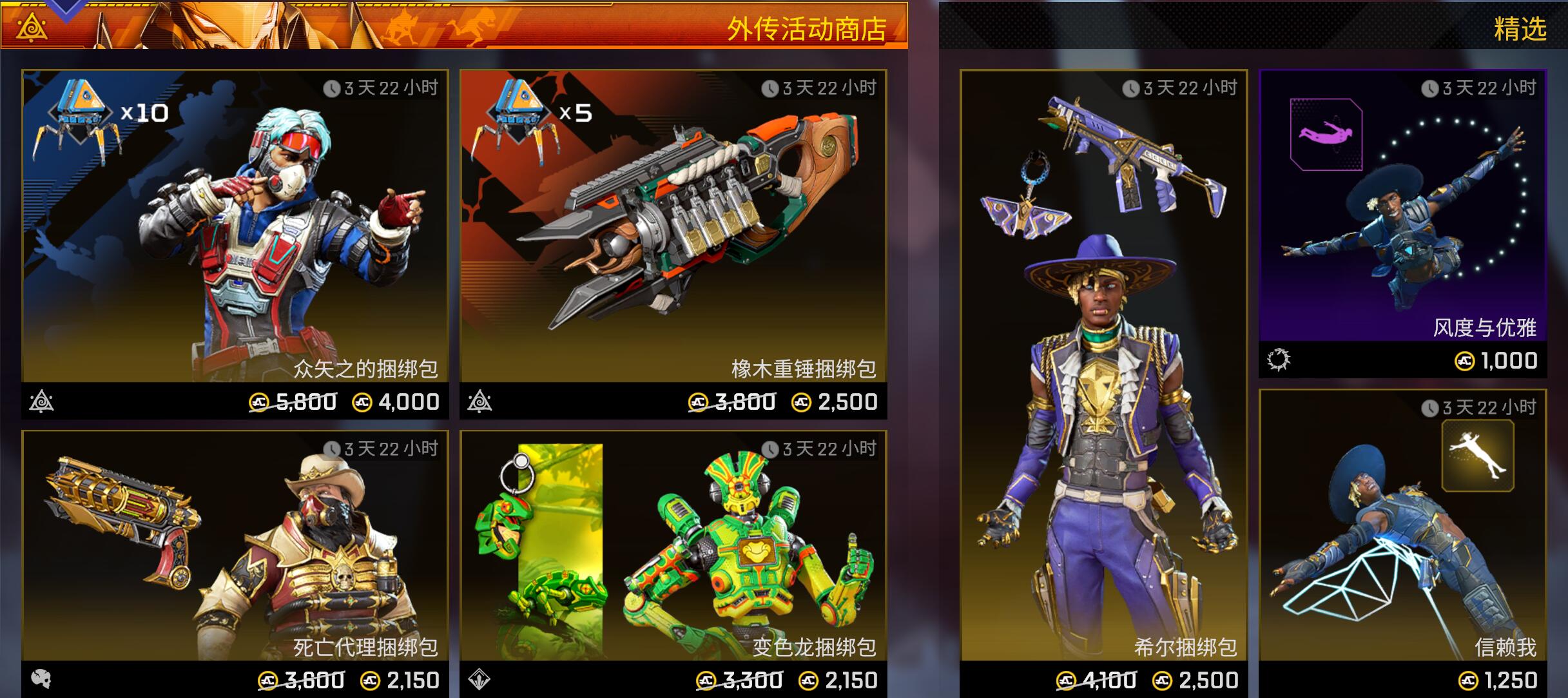
Task: Switch to the 精选 section header
Action: point(1519,28)
